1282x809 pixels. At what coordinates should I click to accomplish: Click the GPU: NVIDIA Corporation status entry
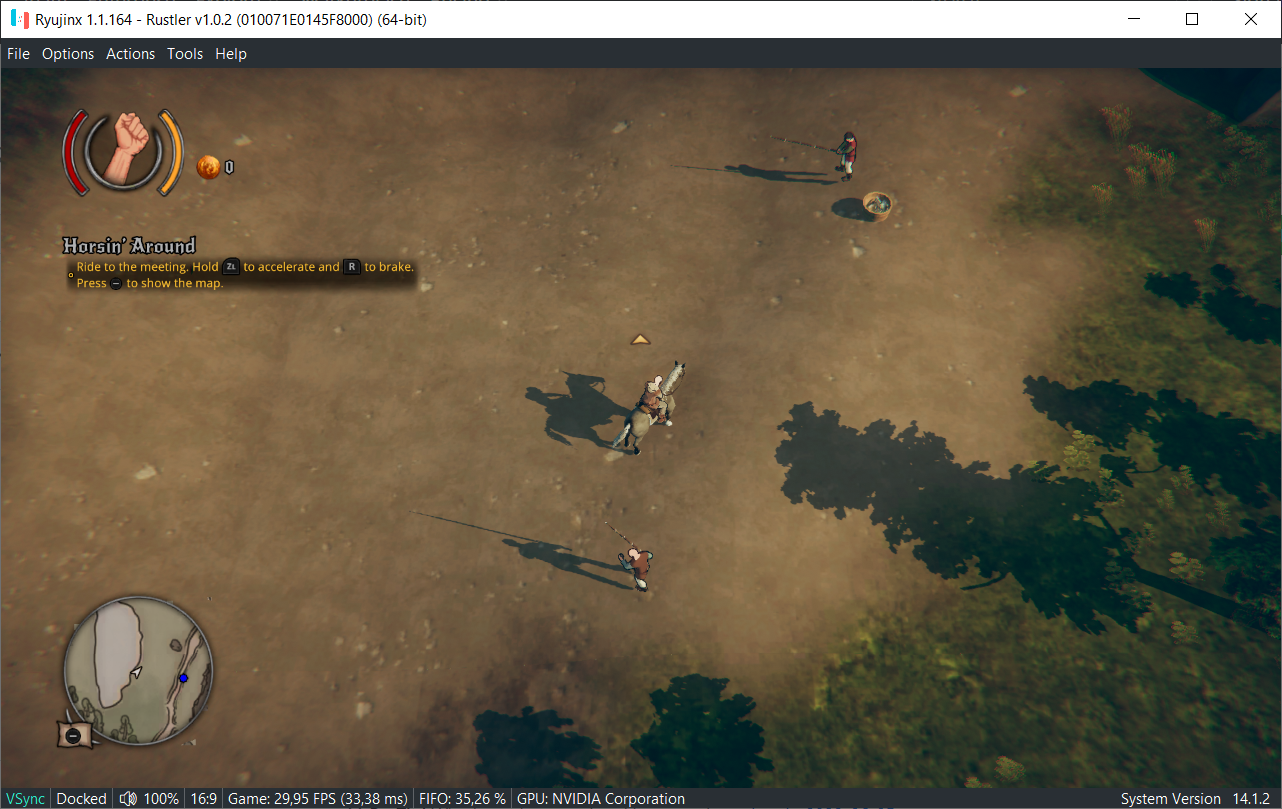(x=600, y=798)
